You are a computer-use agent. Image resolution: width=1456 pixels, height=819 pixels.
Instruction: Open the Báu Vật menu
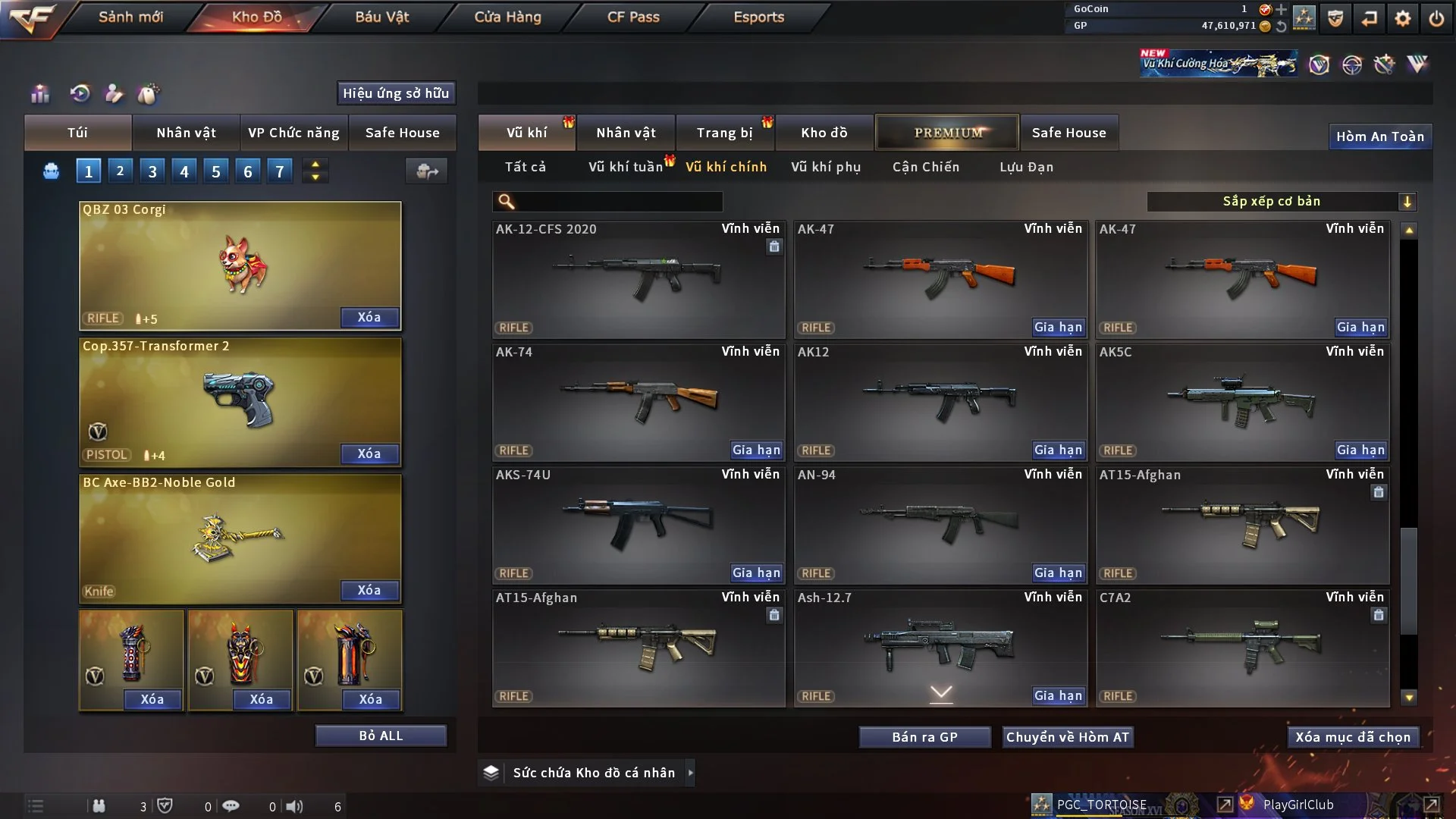point(381,17)
